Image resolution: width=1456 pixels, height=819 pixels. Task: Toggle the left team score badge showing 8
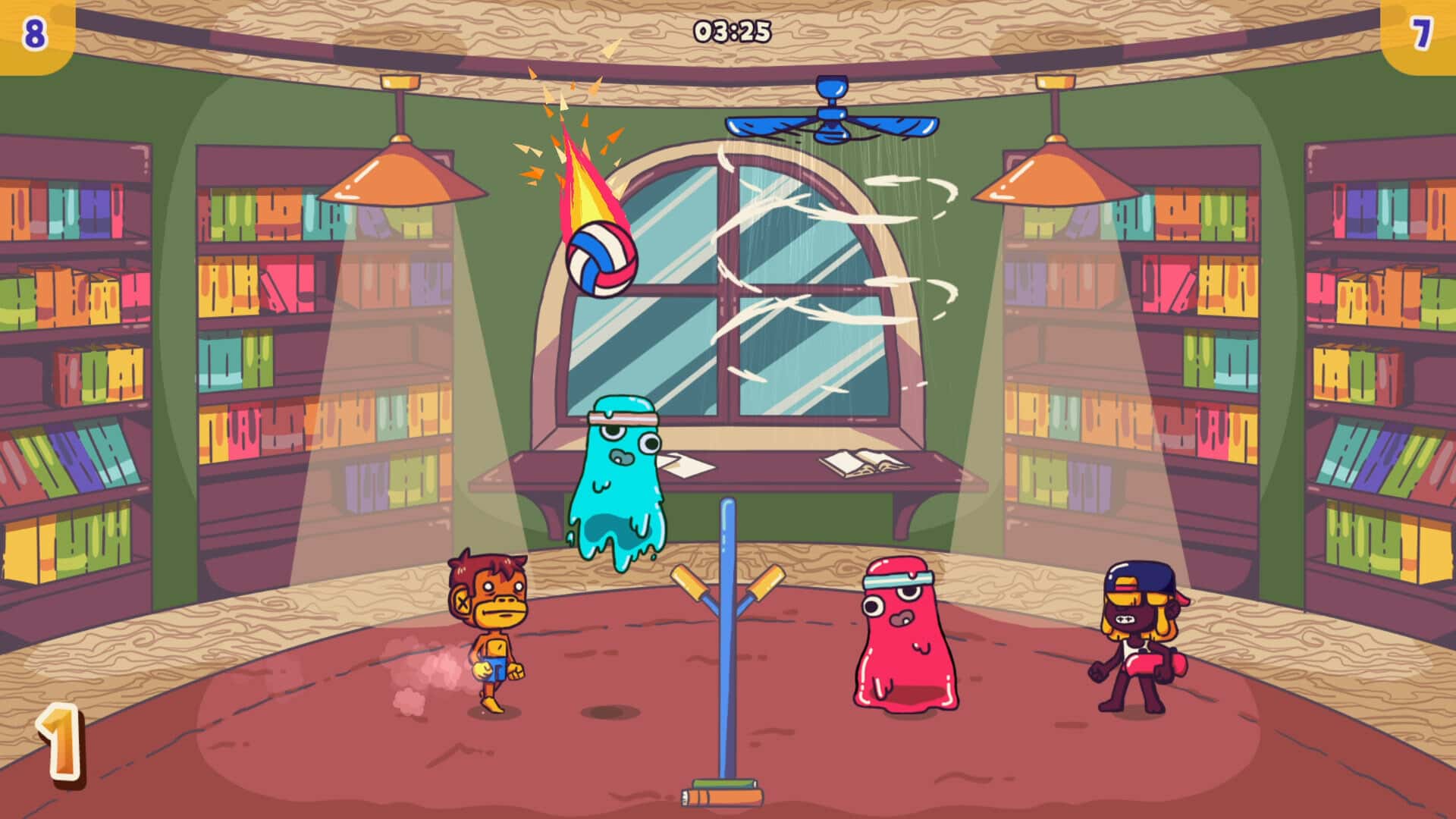tap(34, 32)
